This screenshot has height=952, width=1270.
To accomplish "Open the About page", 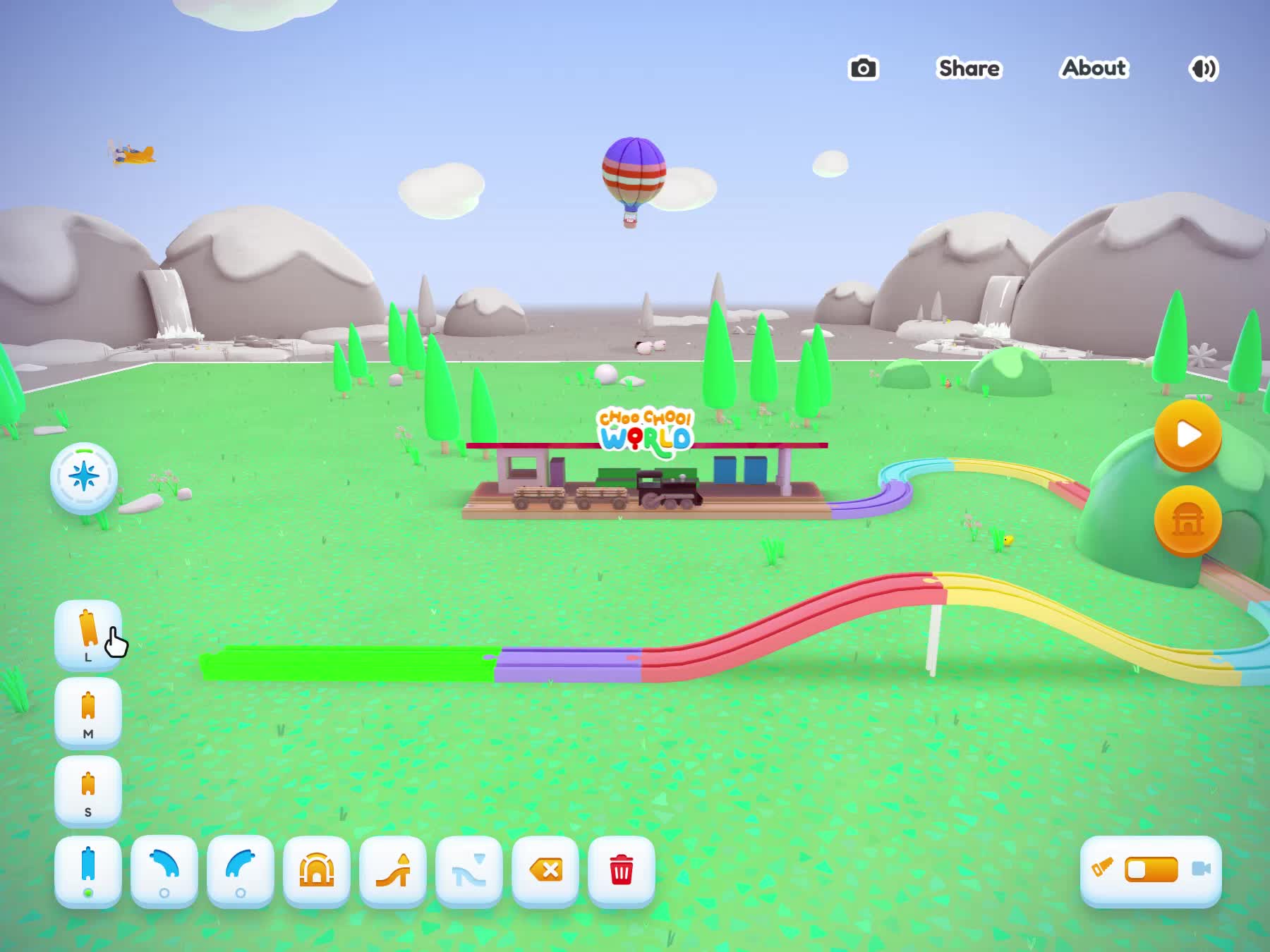I will click(x=1094, y=68).
